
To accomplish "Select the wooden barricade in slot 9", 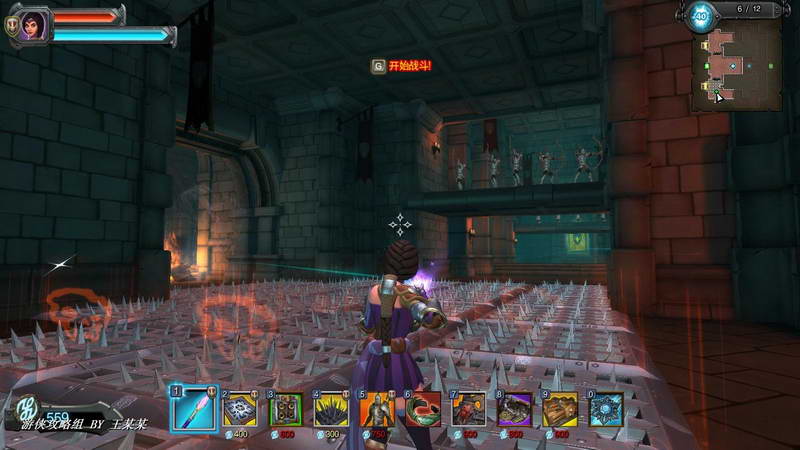I will pos(560,409).
